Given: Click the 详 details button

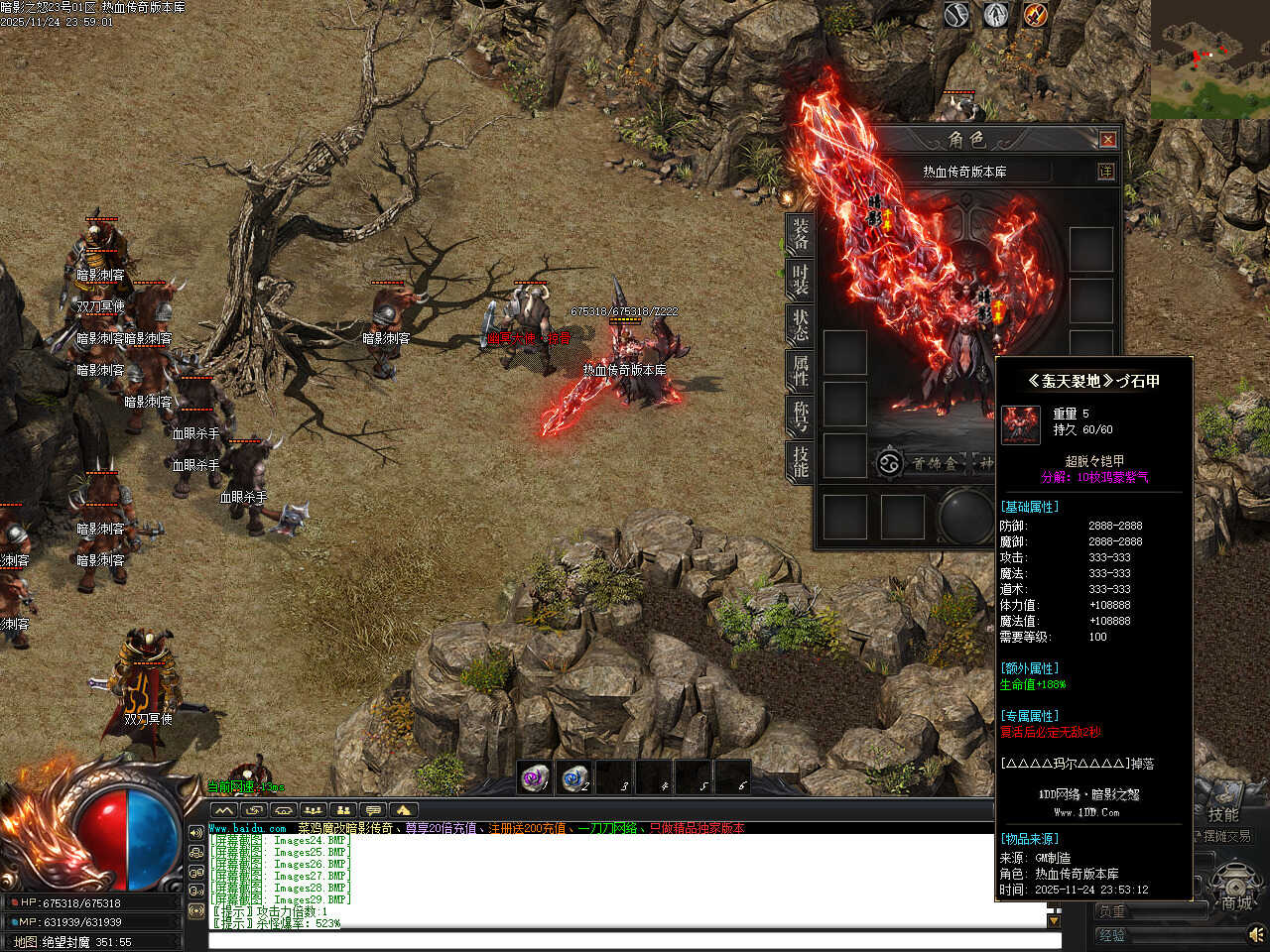Looking at the screenshot, I should (x=1105, y=172).
